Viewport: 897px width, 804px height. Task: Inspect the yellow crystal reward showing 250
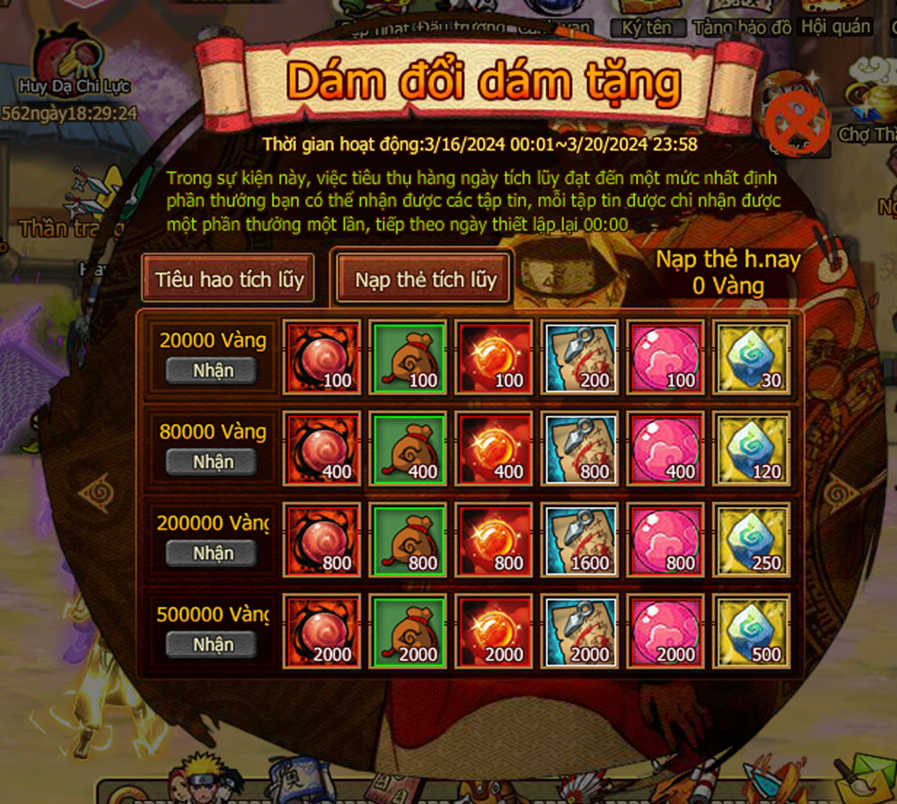click(x=752, y=538)
